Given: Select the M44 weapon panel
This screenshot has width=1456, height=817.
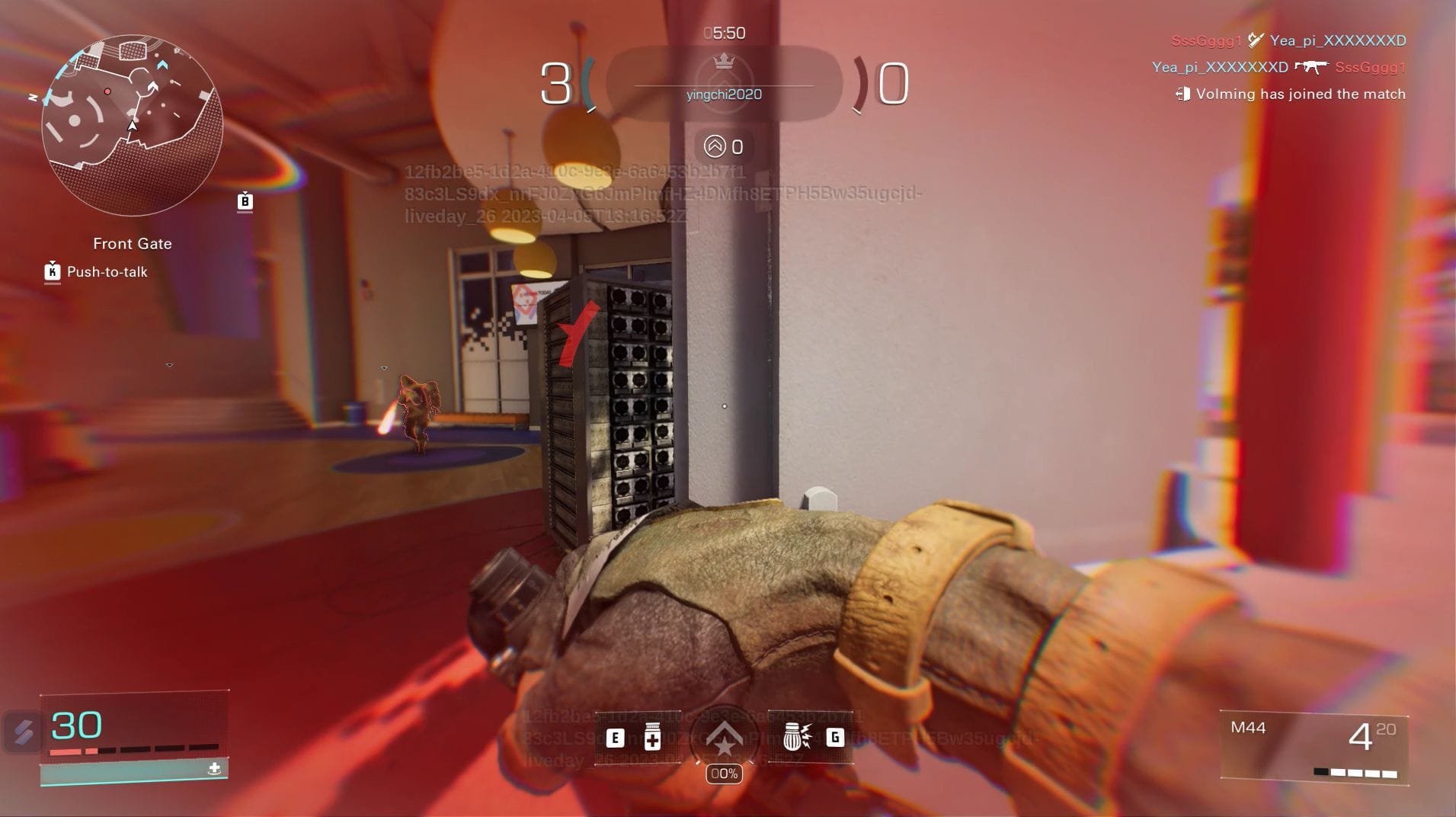Looking at the screenshot, I should pyautogui.click(x=1314, y=746).
